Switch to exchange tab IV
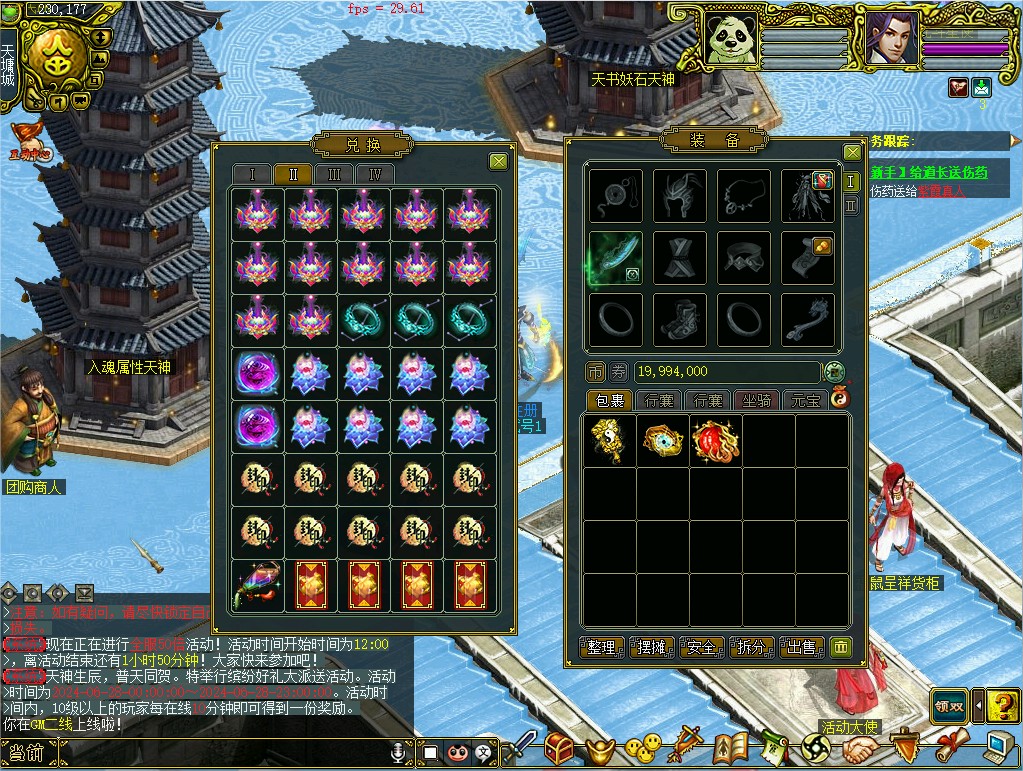 click(x=375, y=174)
